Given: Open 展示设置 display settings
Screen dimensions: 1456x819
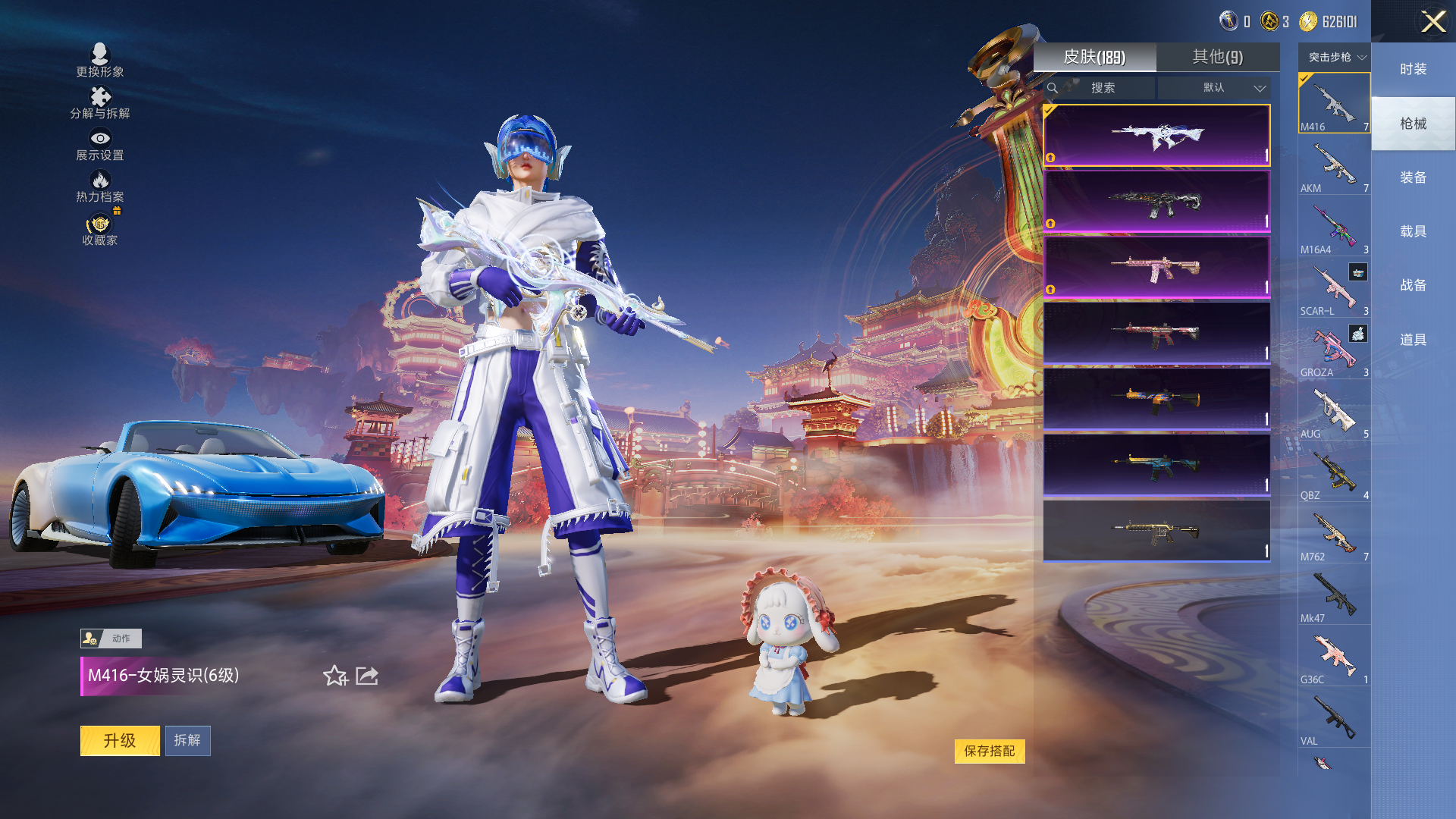Looking at the screenshot, I should click(x=99, y=144).
